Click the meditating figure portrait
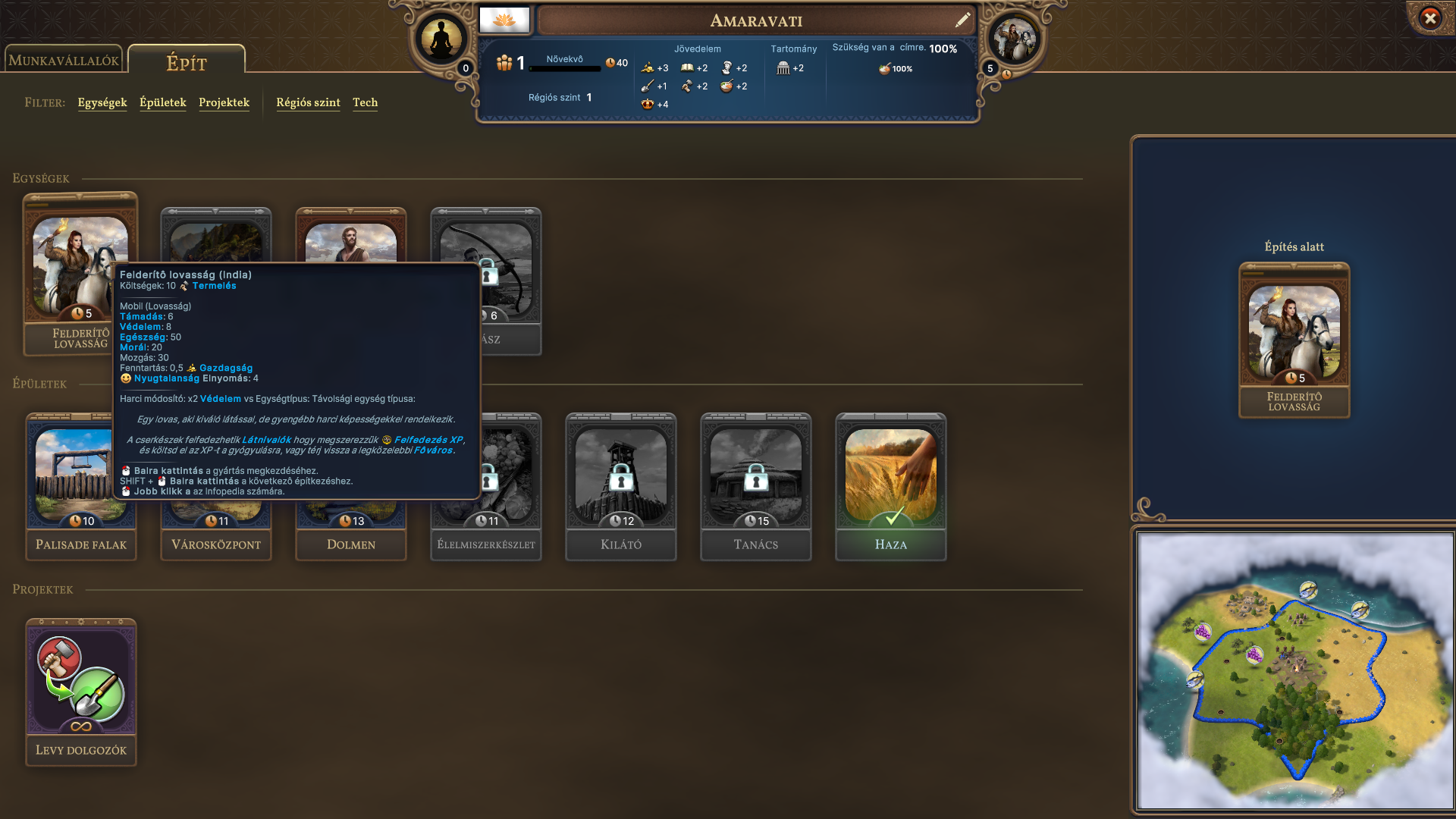Screen dimensions: 1456x819 click(x=441, y=39)
